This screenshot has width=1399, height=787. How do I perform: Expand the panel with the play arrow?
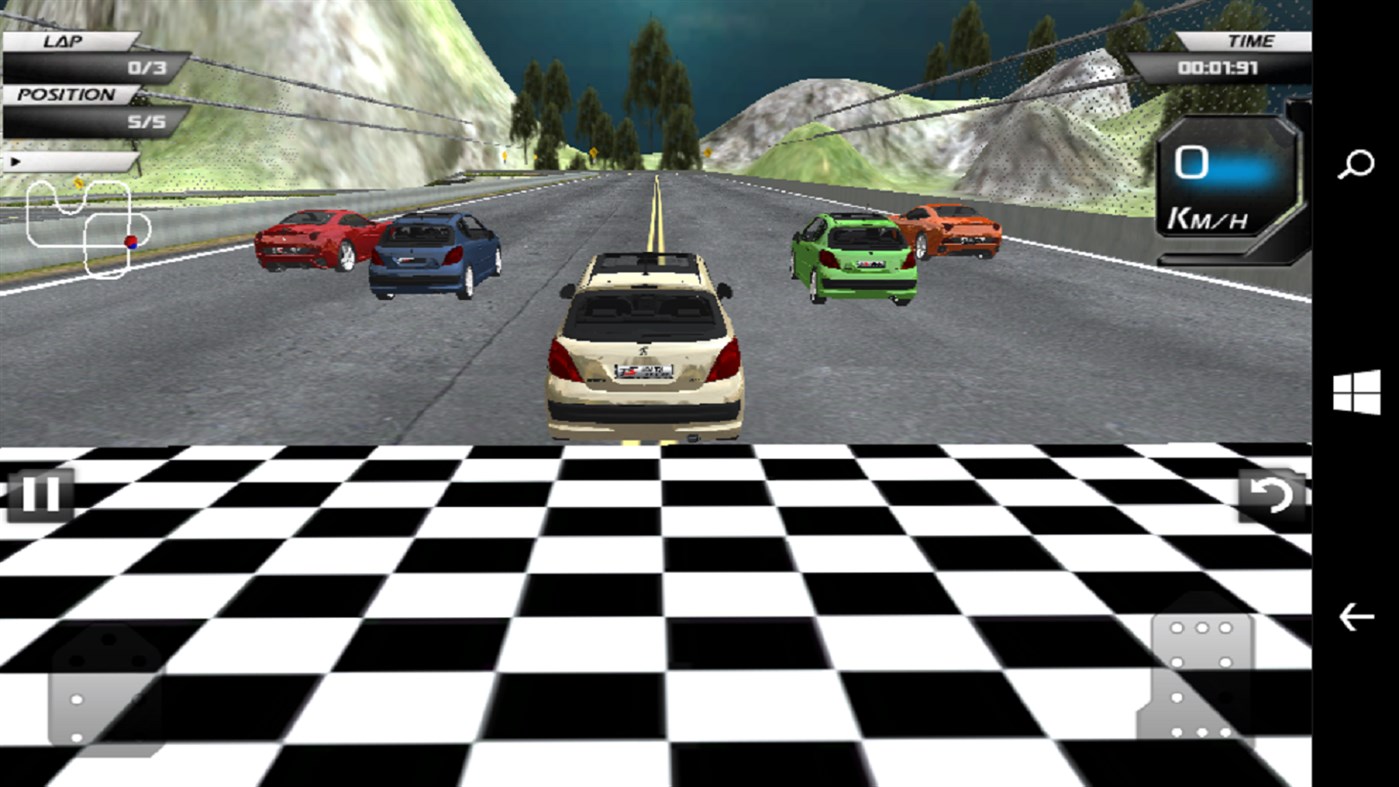point(70,162)
